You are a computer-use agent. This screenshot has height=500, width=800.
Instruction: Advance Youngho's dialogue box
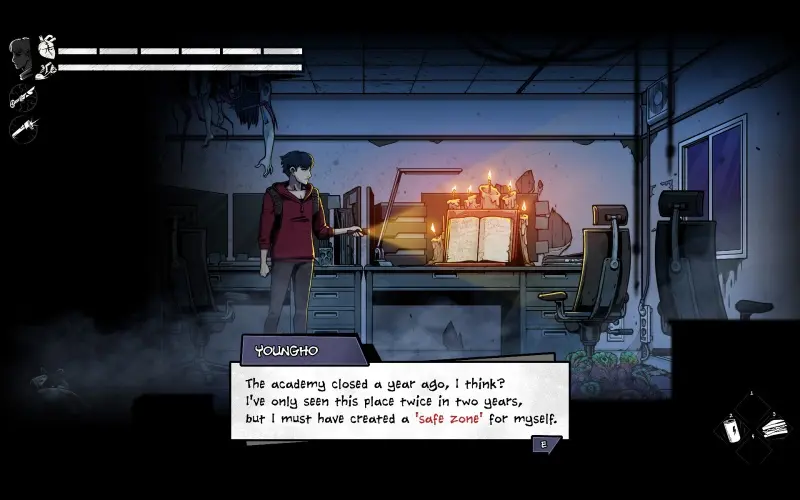pos(544,445)
